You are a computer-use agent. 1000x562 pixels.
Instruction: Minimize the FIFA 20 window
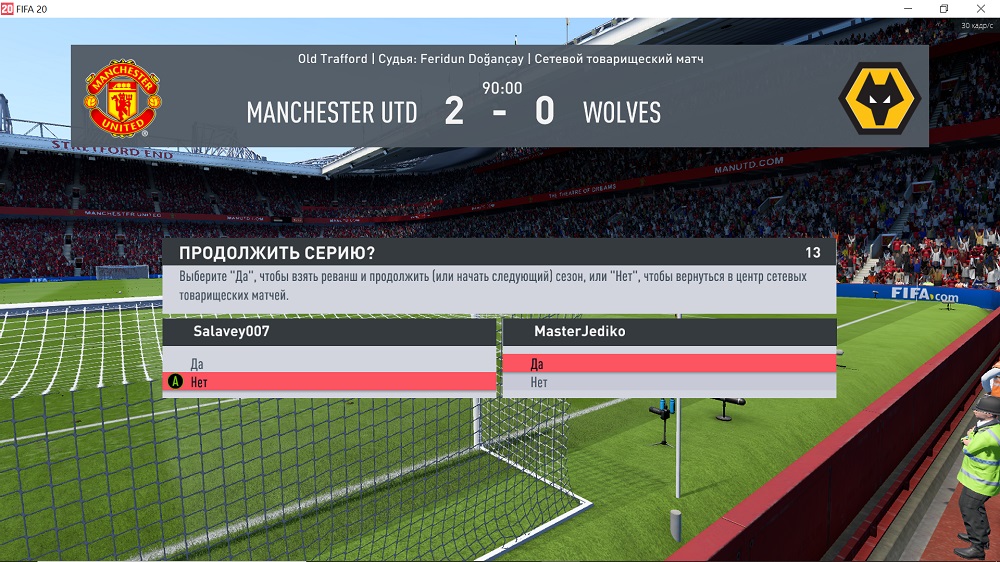tap(907, 9)
